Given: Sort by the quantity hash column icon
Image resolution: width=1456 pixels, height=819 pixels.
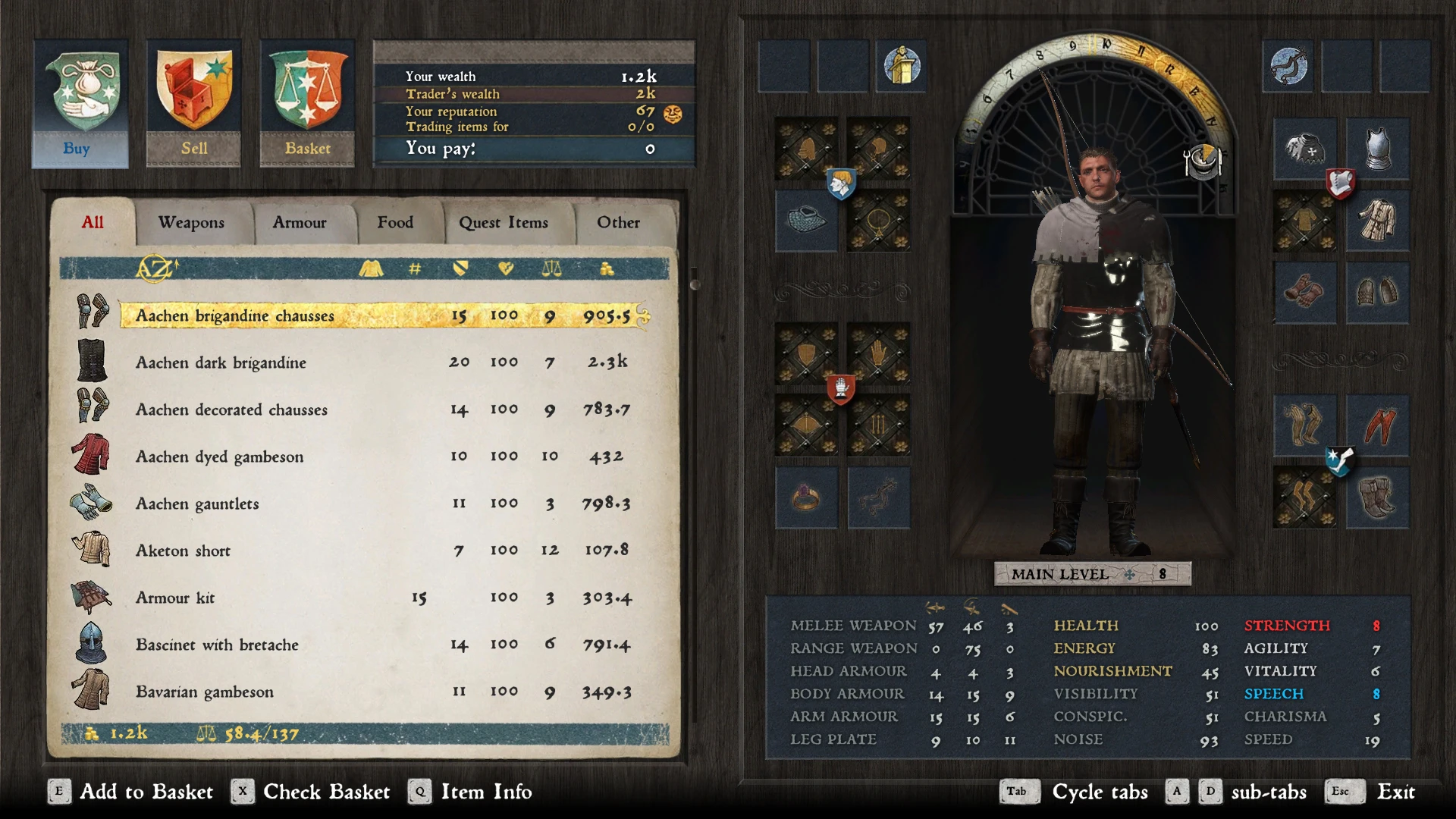Looking at the screenshot, I should pyautogui.click(x=414, y=269).
